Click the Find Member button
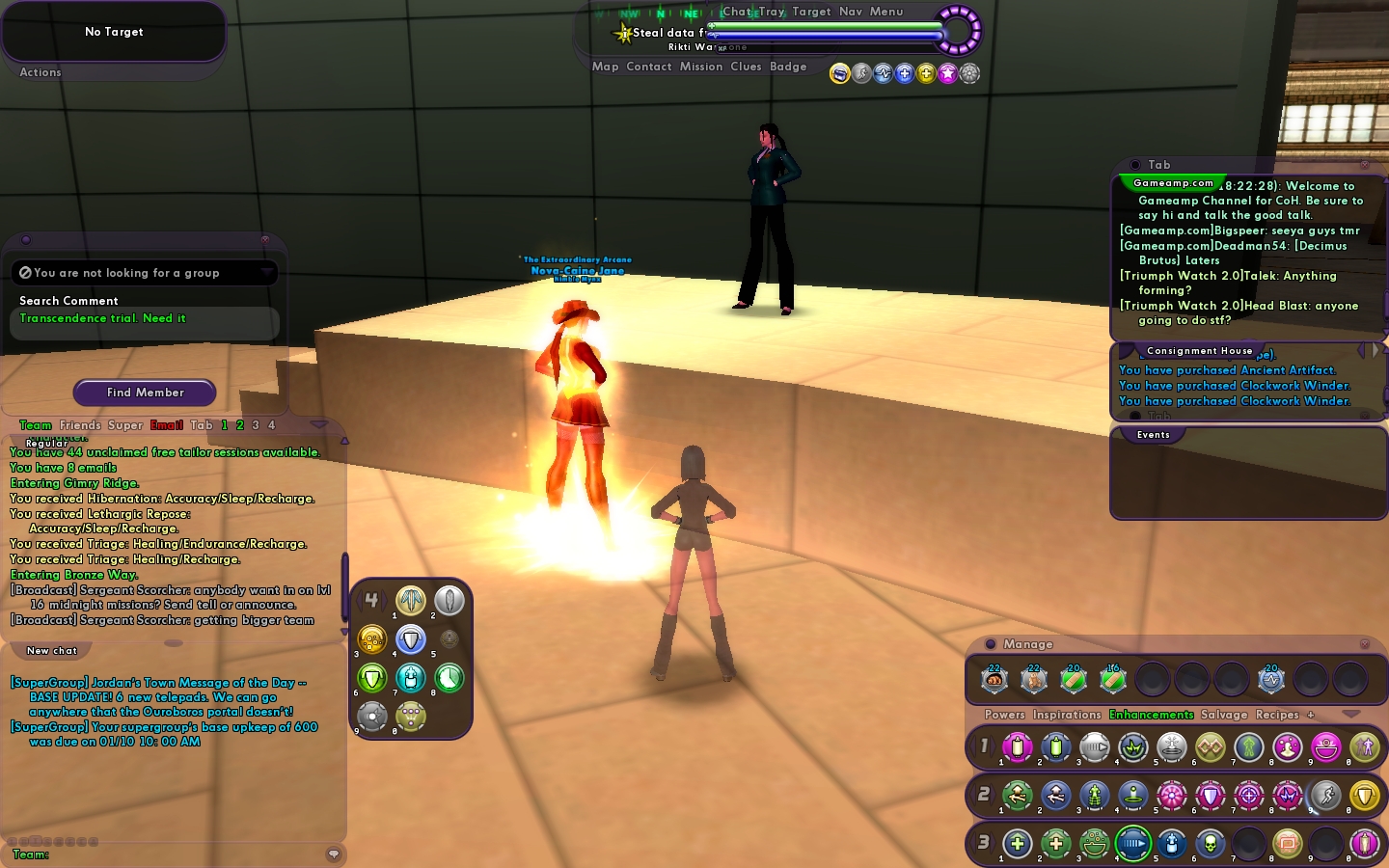 (x=145, y=393)
